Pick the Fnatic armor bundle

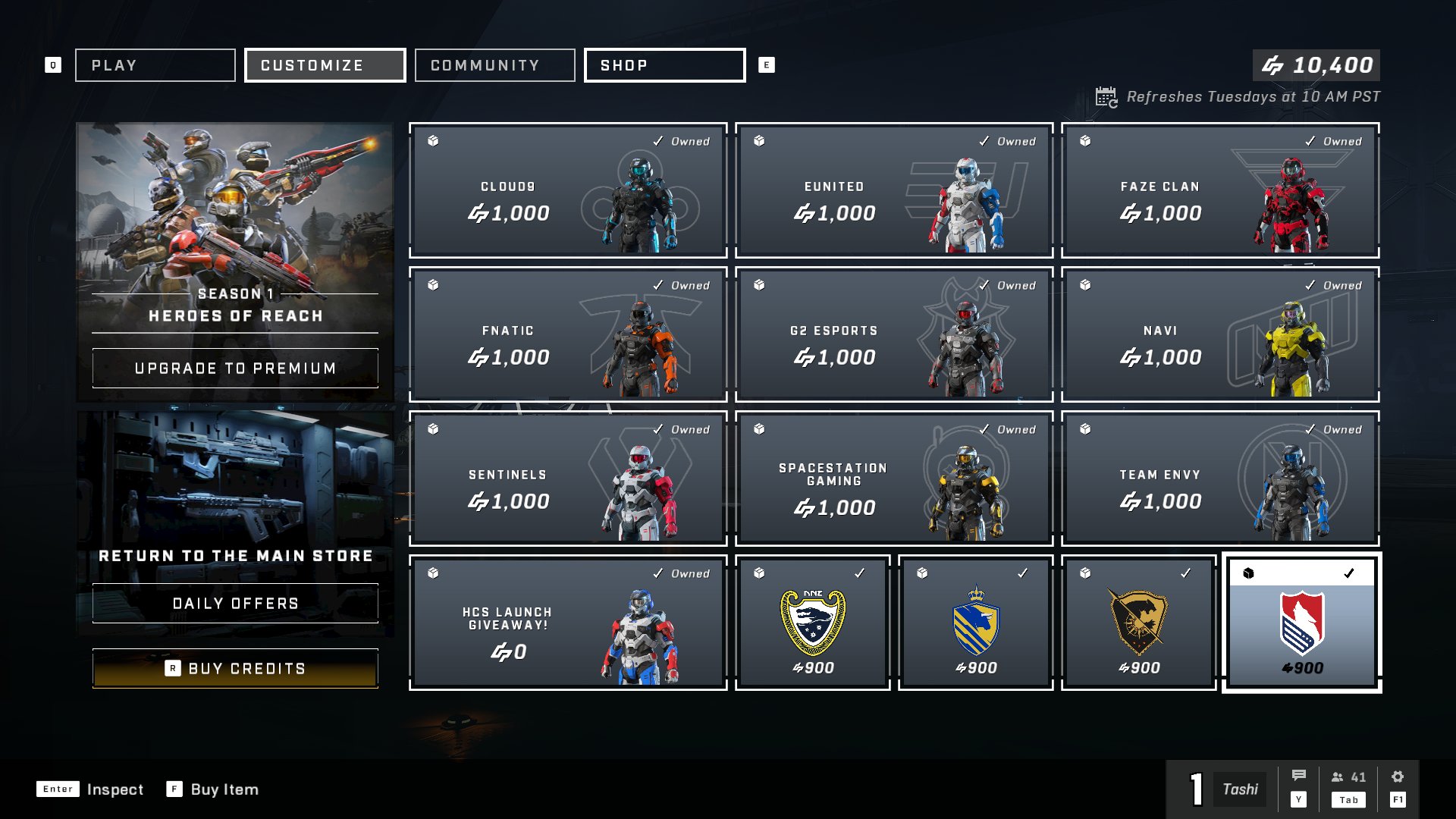[568, 334]
